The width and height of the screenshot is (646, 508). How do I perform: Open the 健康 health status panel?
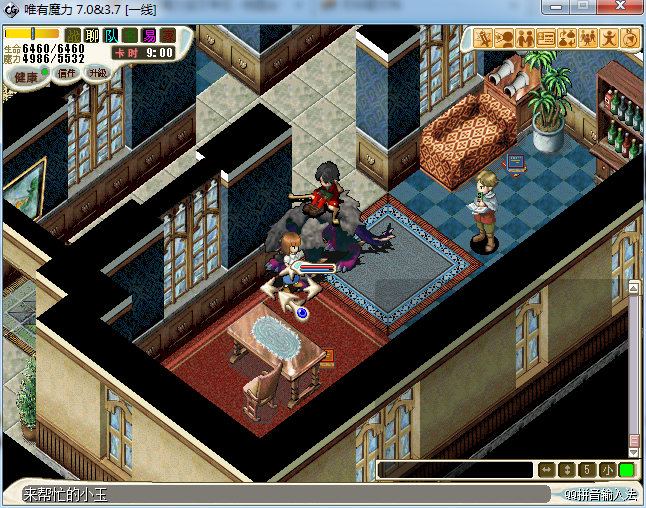point(26,76)
